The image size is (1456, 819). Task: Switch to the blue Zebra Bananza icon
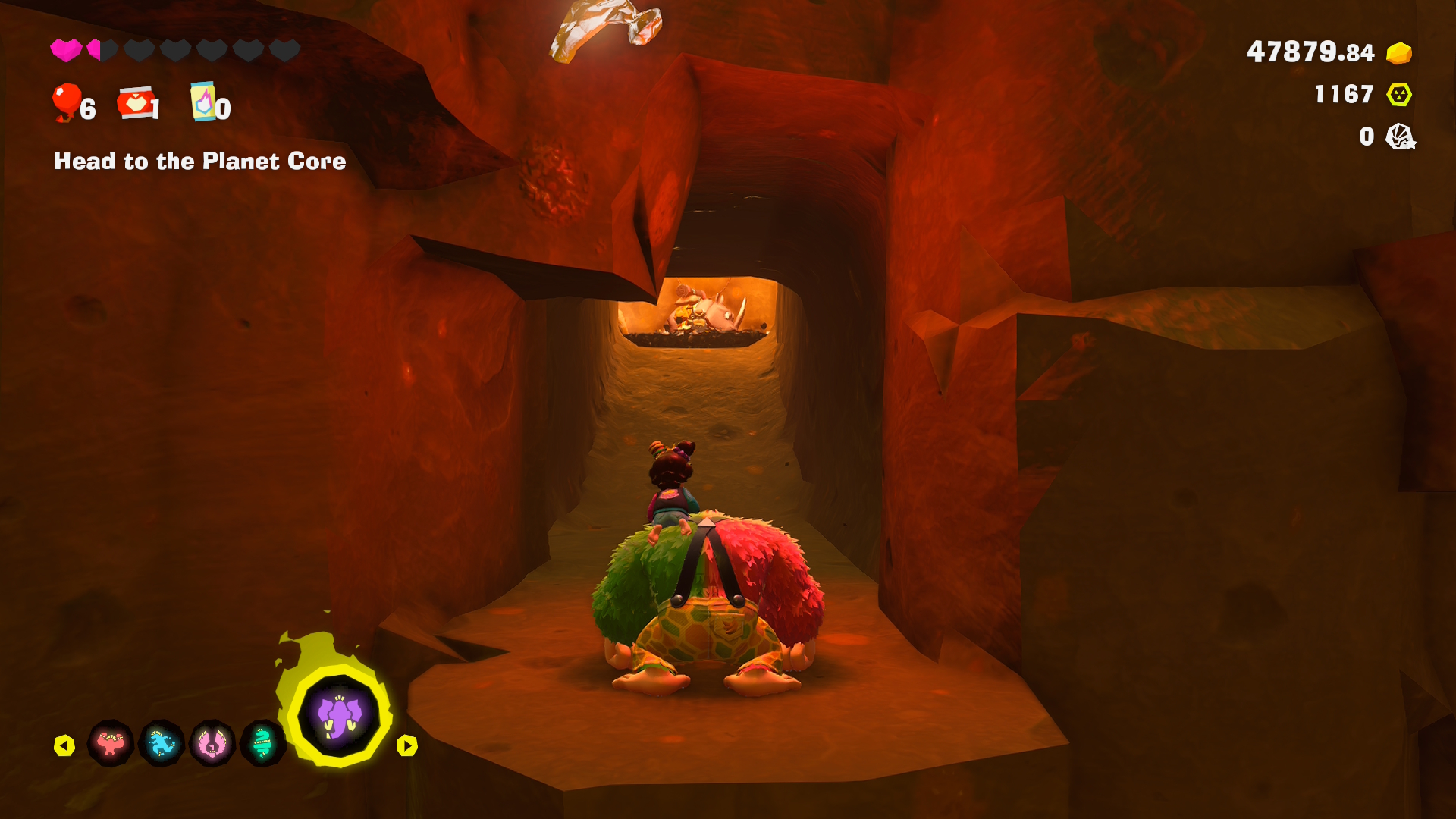pyautogui.click(x=162, y=744)
